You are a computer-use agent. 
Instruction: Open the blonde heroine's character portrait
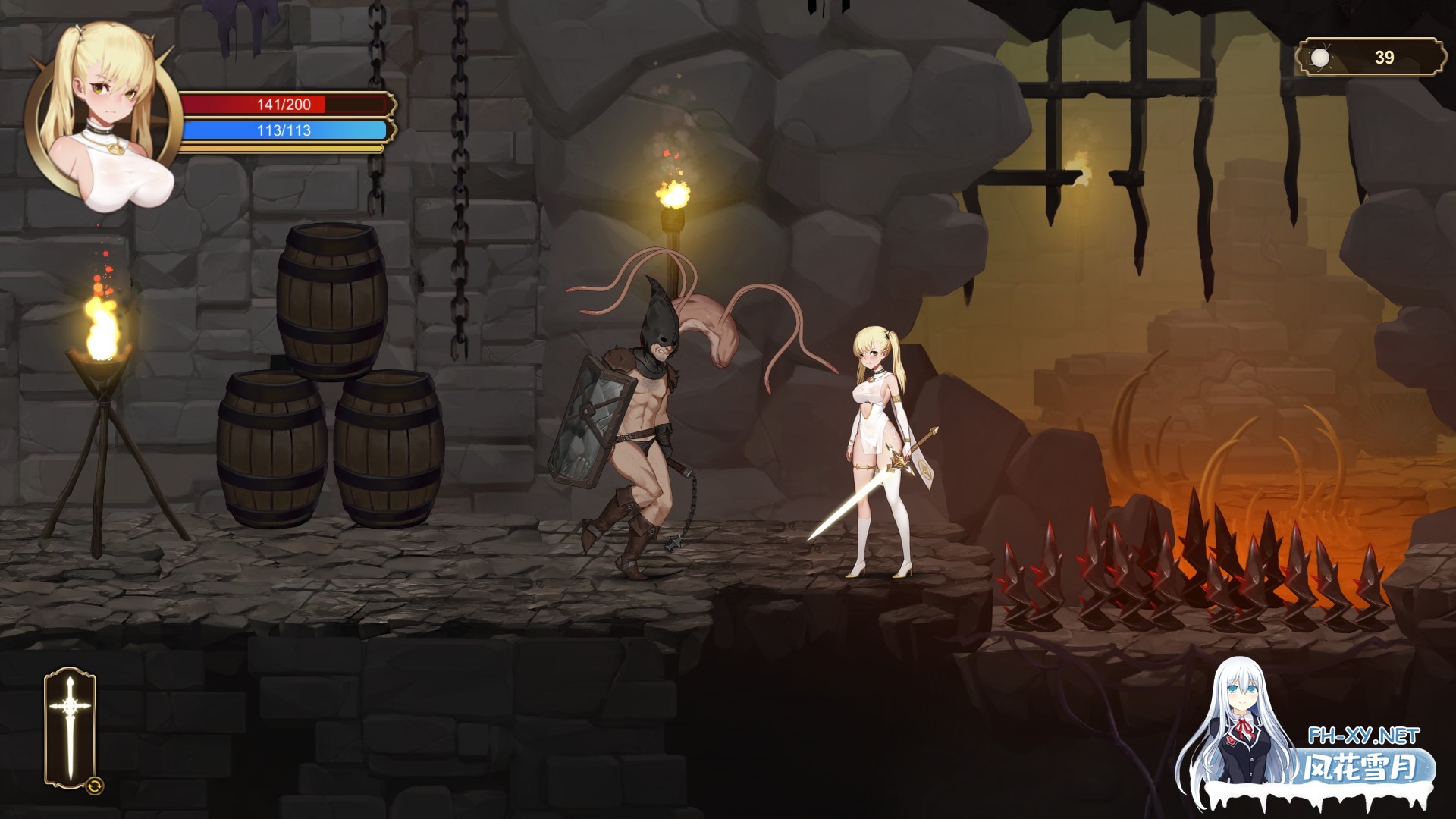pos(104,114)
